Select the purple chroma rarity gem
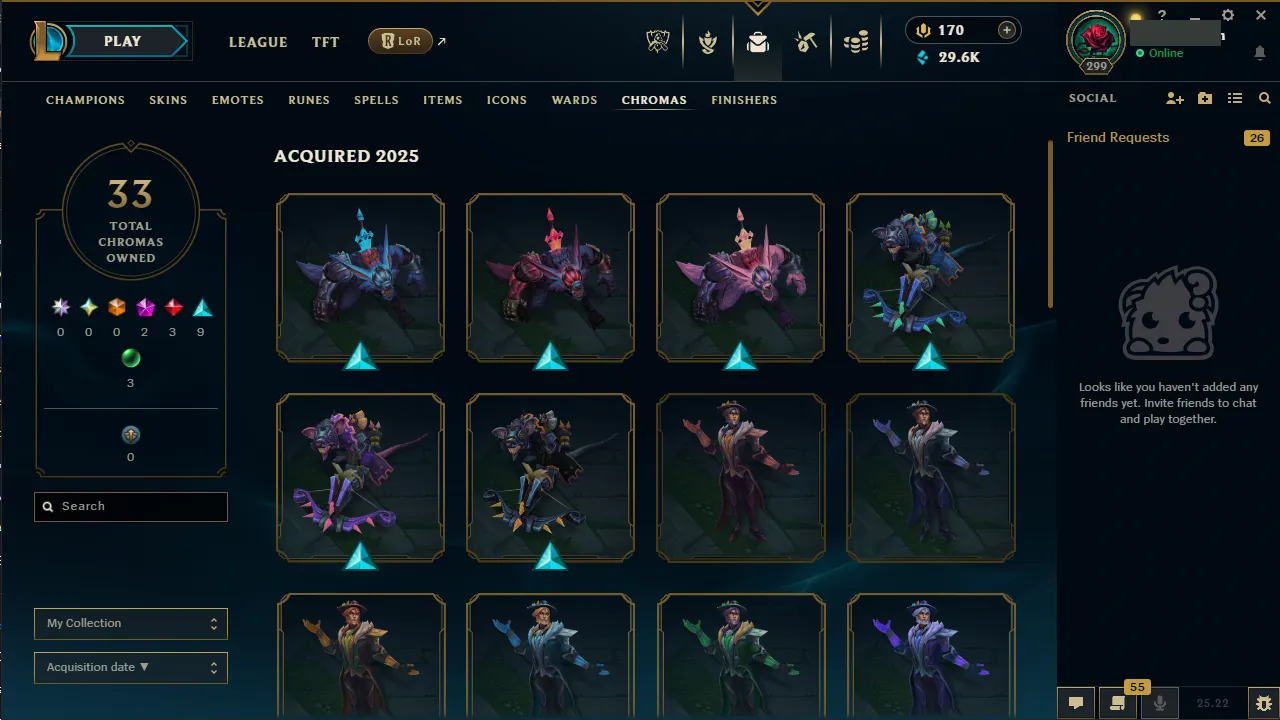Image resolution: width=1280 pixels, height=720 pixels. tap(144, 307)
